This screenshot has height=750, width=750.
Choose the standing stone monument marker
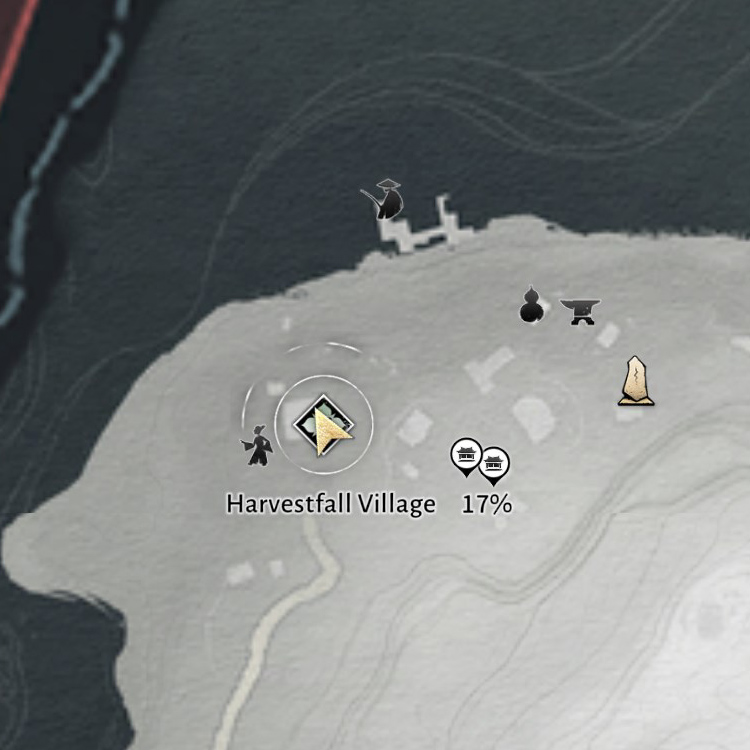click(x=636, y=381)
